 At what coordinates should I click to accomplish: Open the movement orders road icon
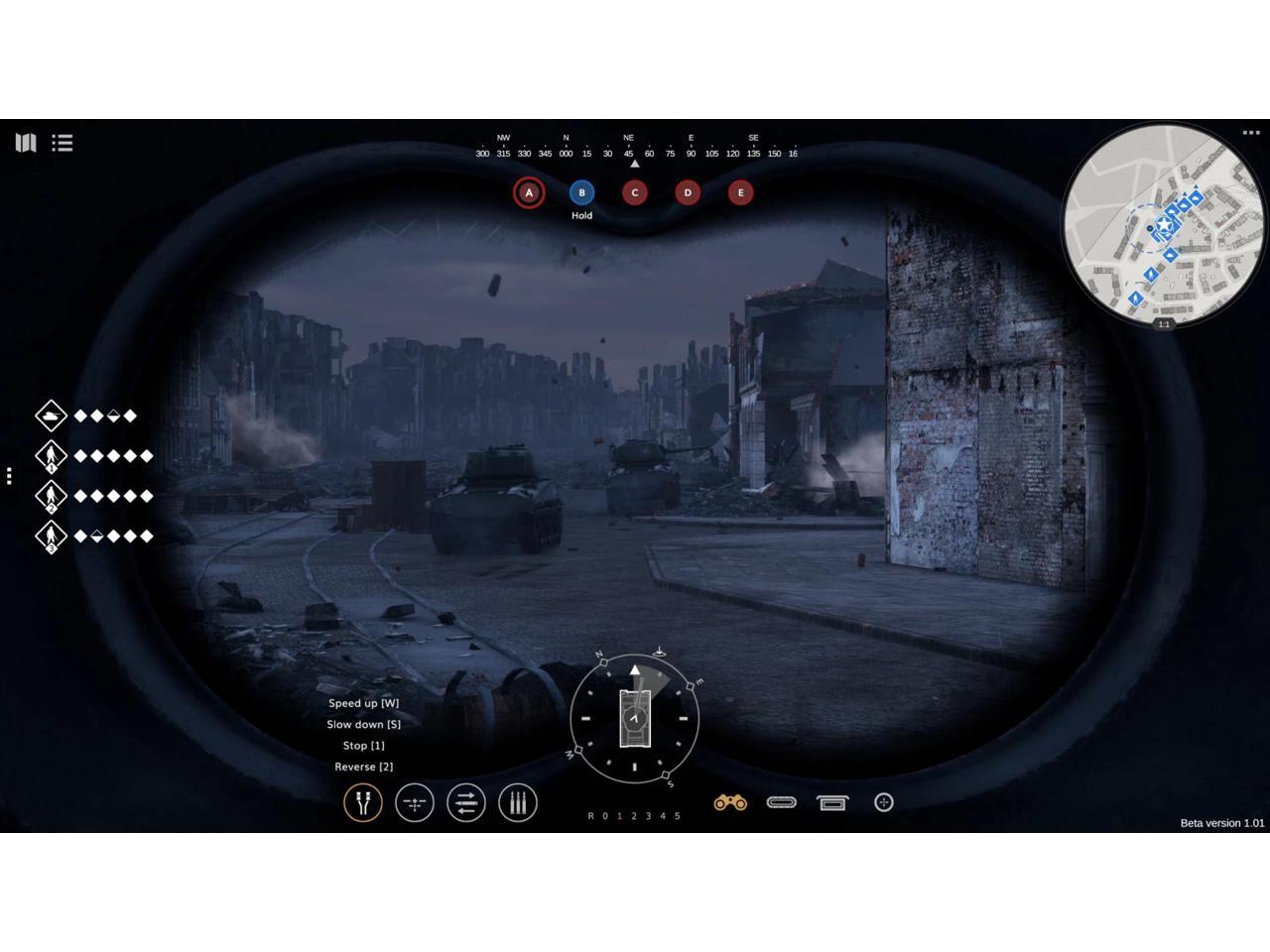(x=363, y=802)
